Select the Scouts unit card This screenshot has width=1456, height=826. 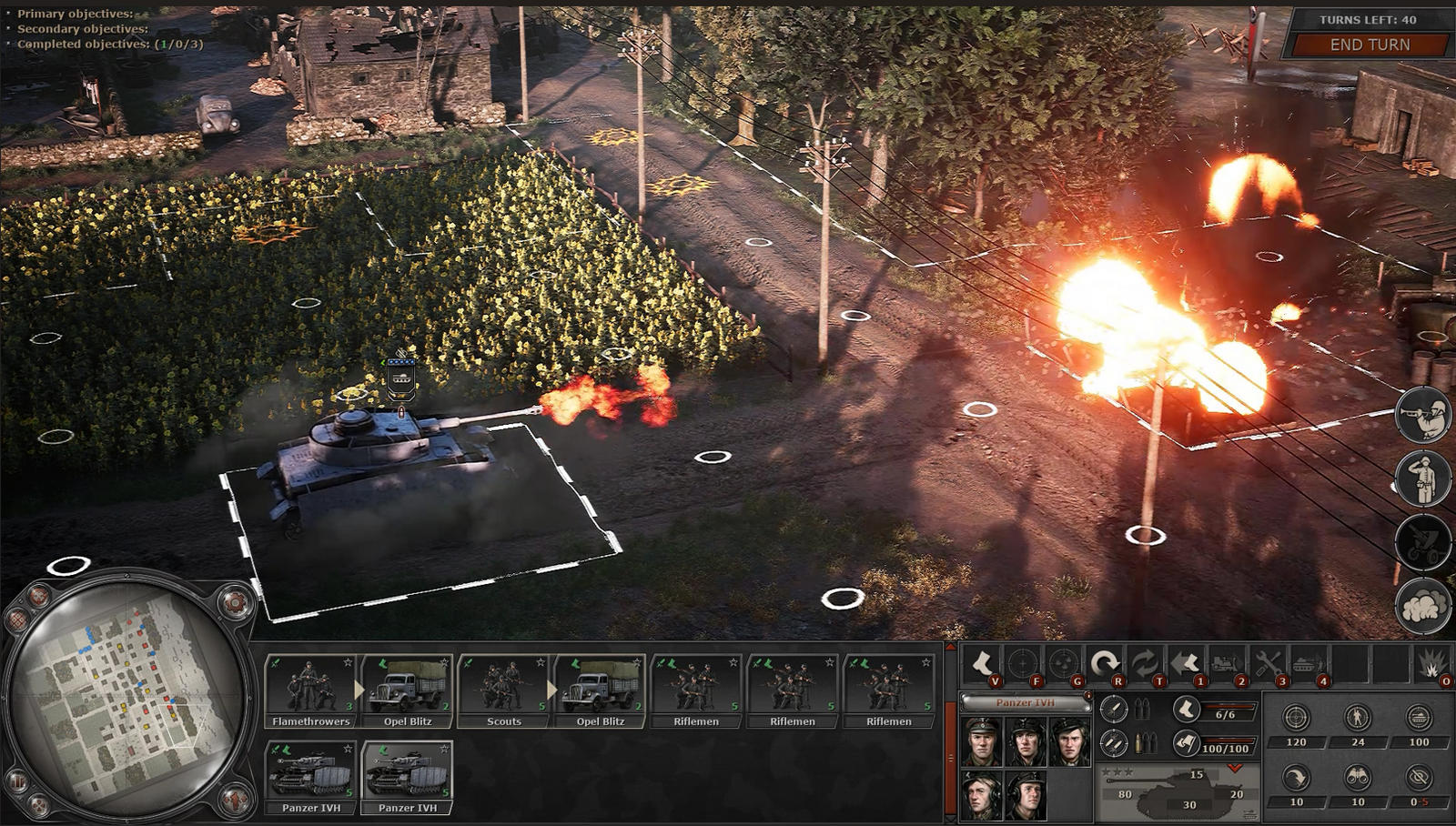pos(504,691)
